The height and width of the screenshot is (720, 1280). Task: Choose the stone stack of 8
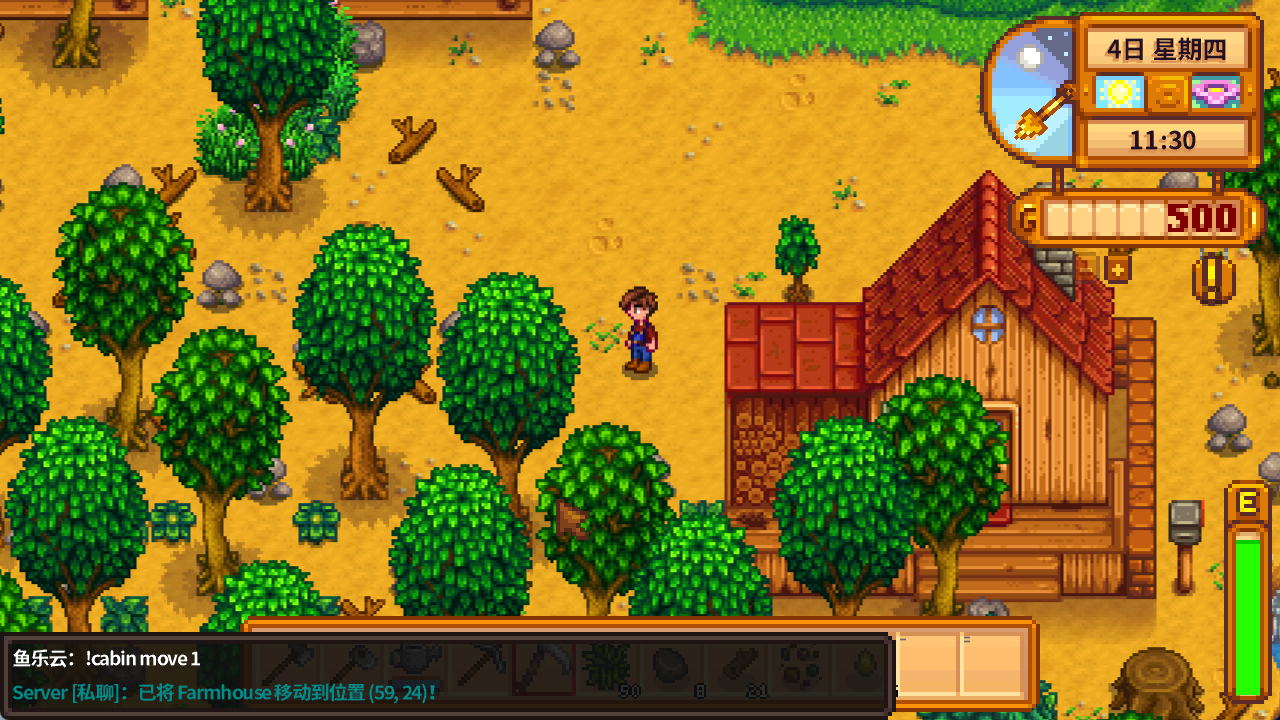click(669, 665)
